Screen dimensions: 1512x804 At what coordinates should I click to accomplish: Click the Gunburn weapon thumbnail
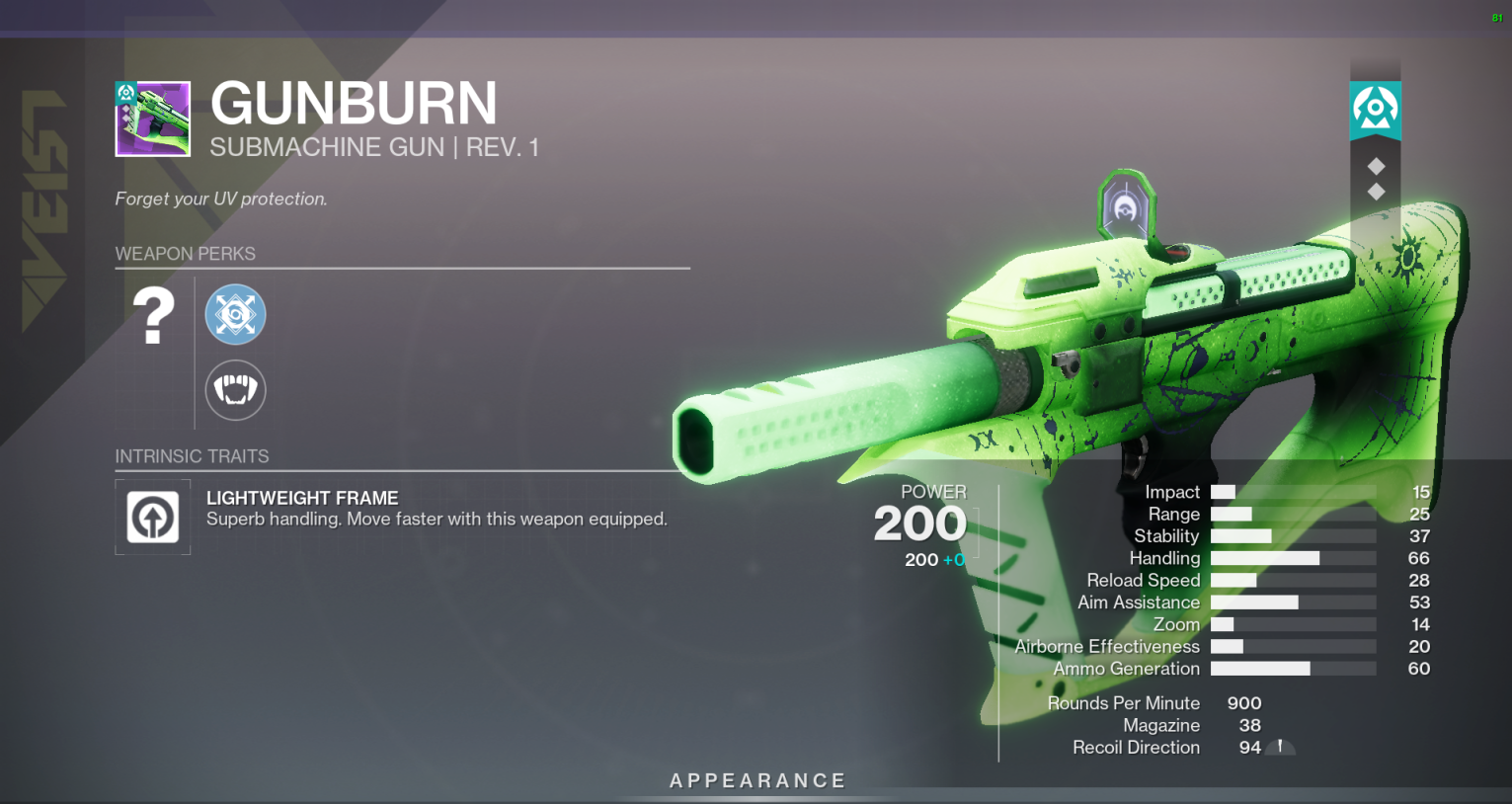tap(153, 119)
